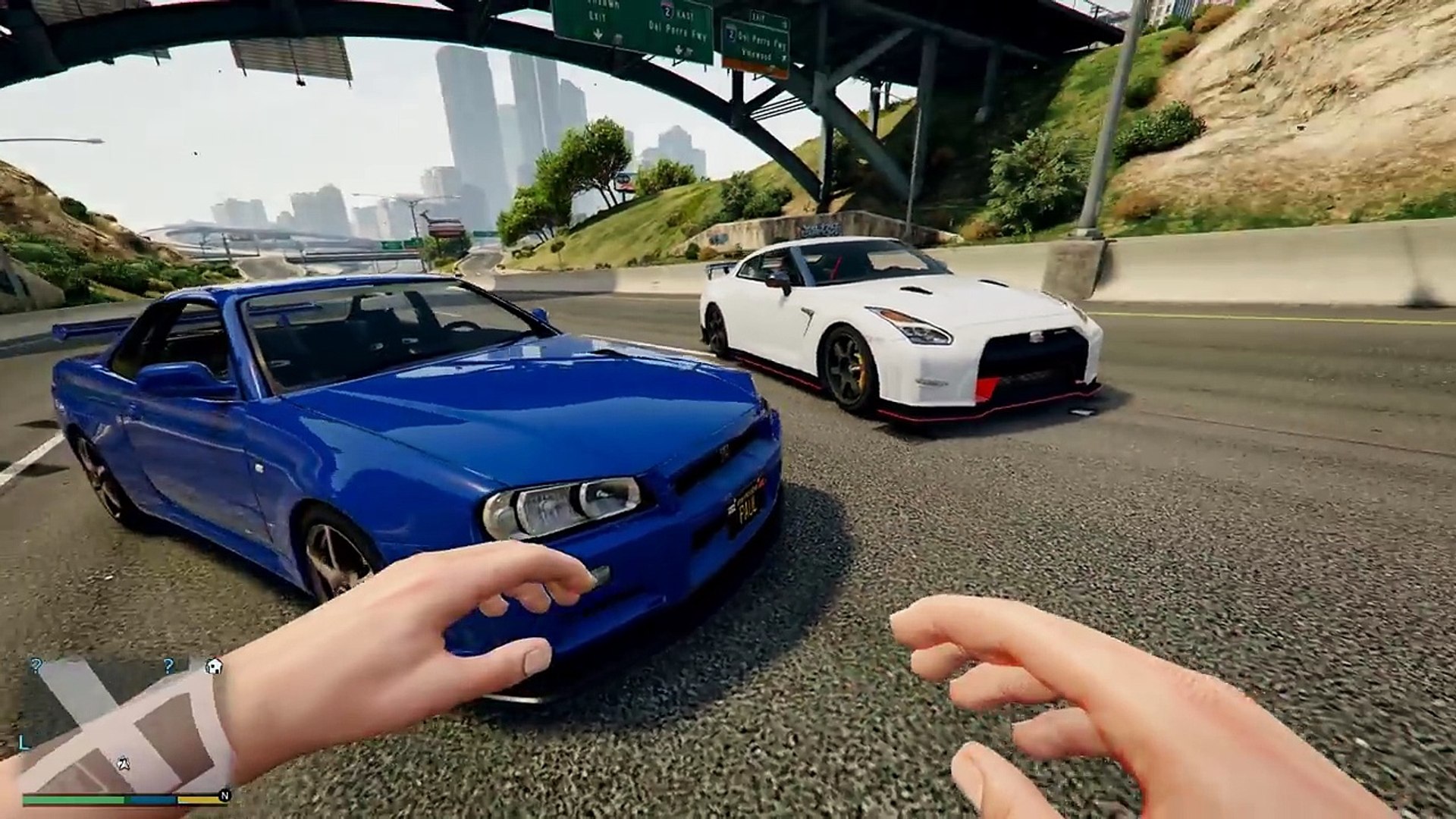Click the north N compass indicator
The height and width of the screenshot is (819, 1456).
(224, 796)
